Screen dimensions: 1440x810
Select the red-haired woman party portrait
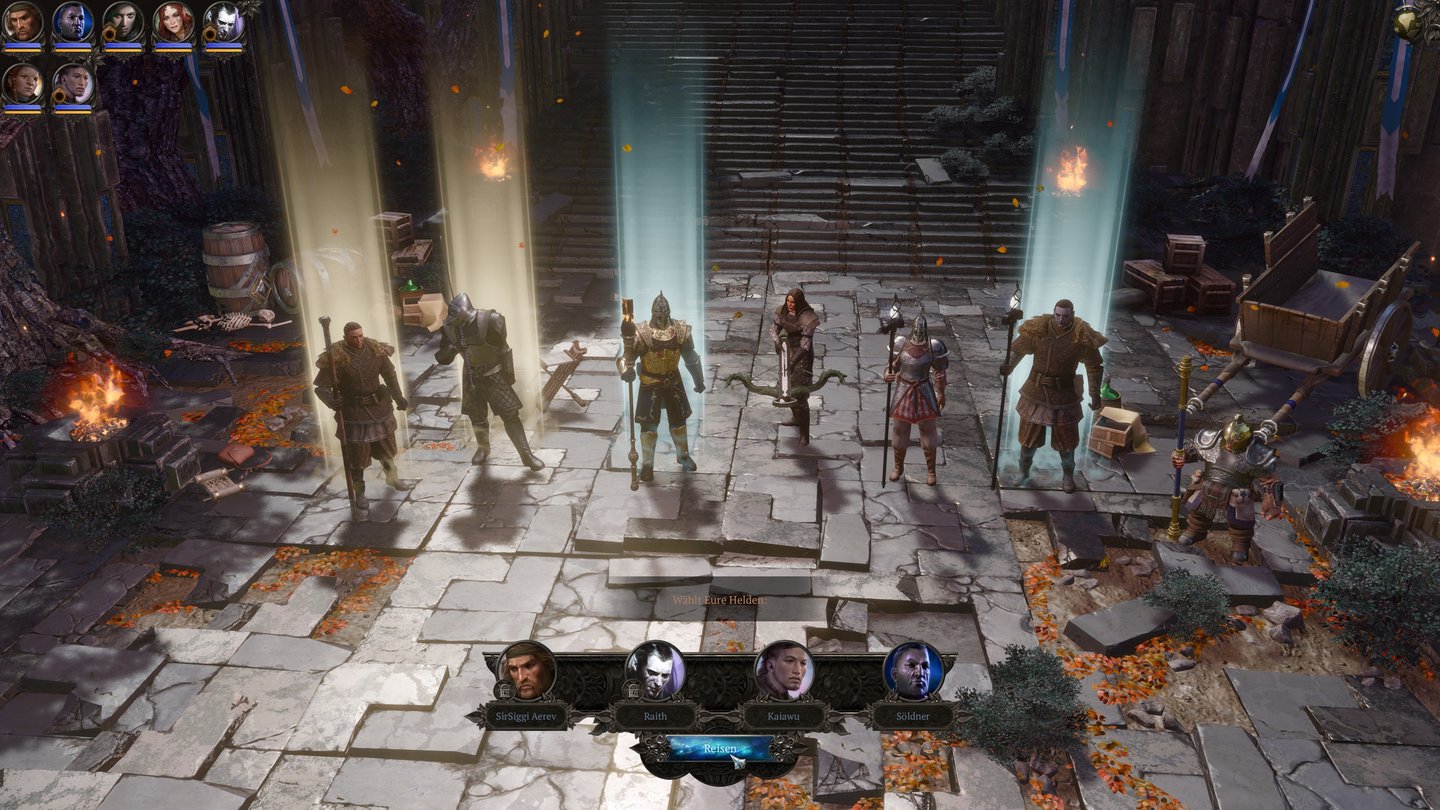tap(173, 22)
